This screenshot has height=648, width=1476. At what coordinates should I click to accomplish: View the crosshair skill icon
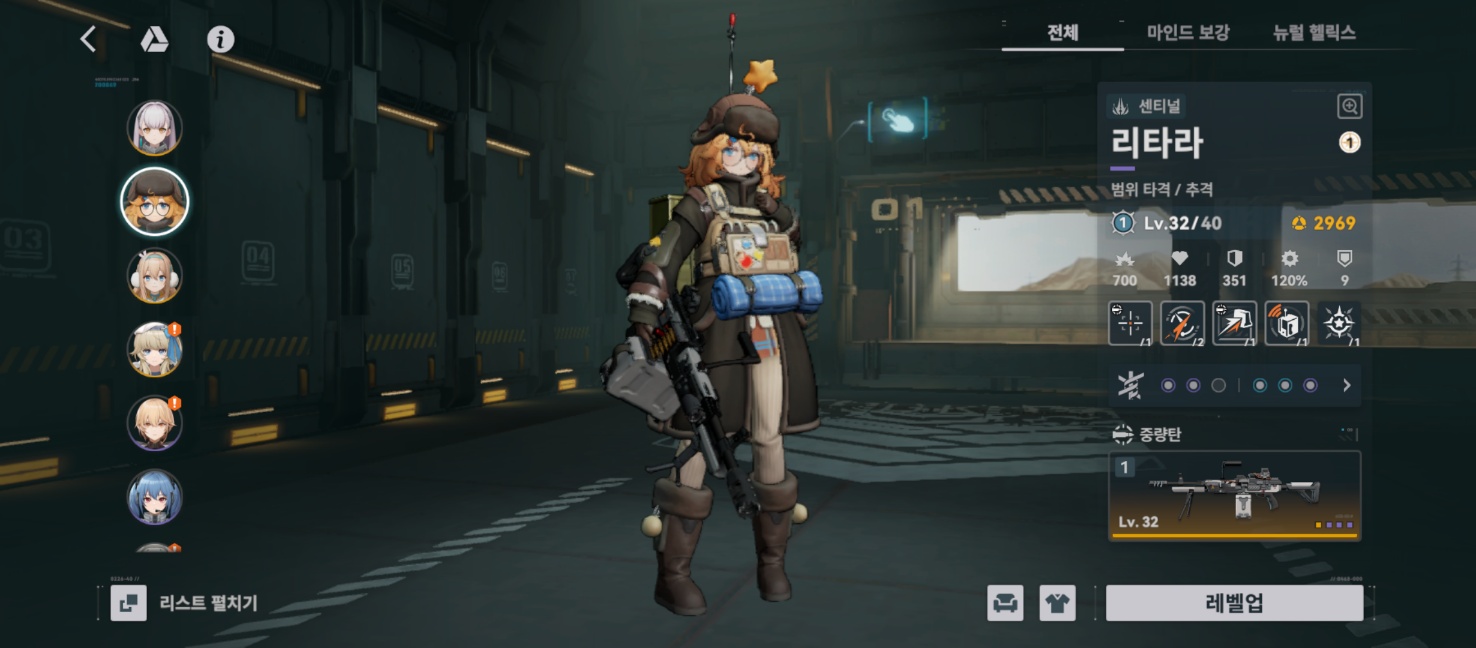tap(1130, 323)
